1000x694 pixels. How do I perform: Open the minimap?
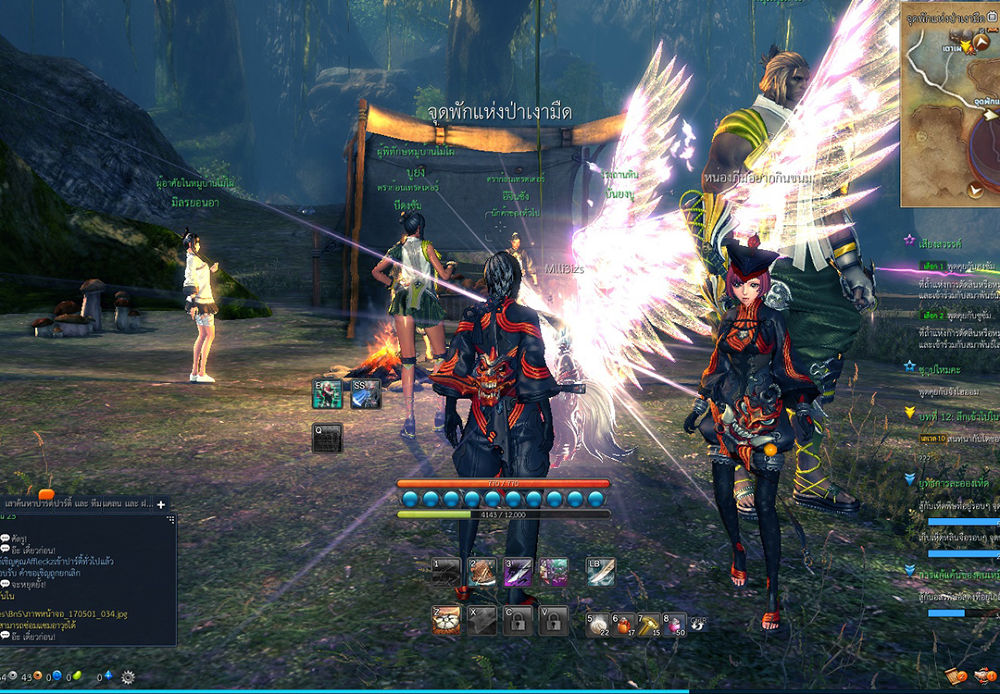point(950,110)
